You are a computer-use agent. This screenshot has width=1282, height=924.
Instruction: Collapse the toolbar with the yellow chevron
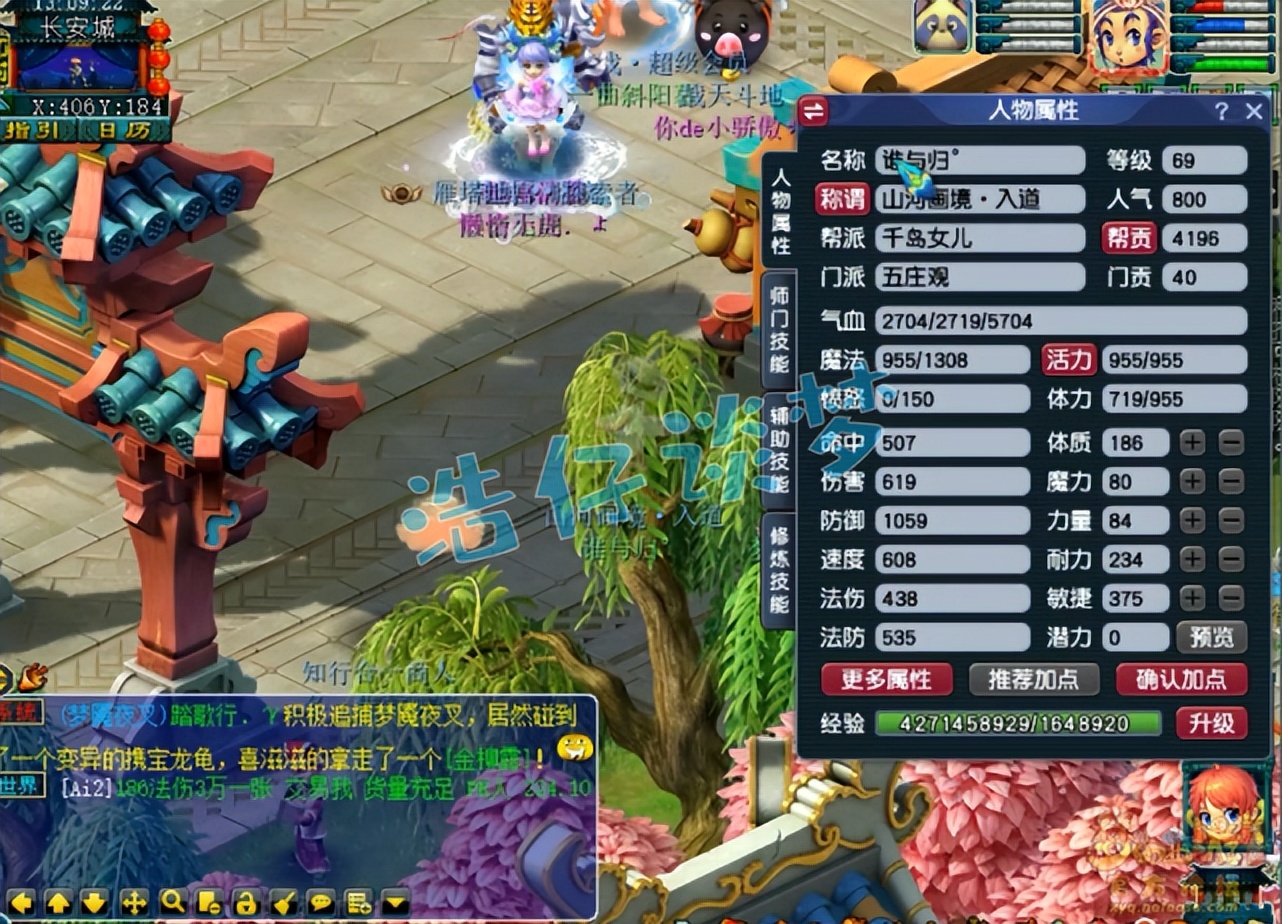coord(393,902)
